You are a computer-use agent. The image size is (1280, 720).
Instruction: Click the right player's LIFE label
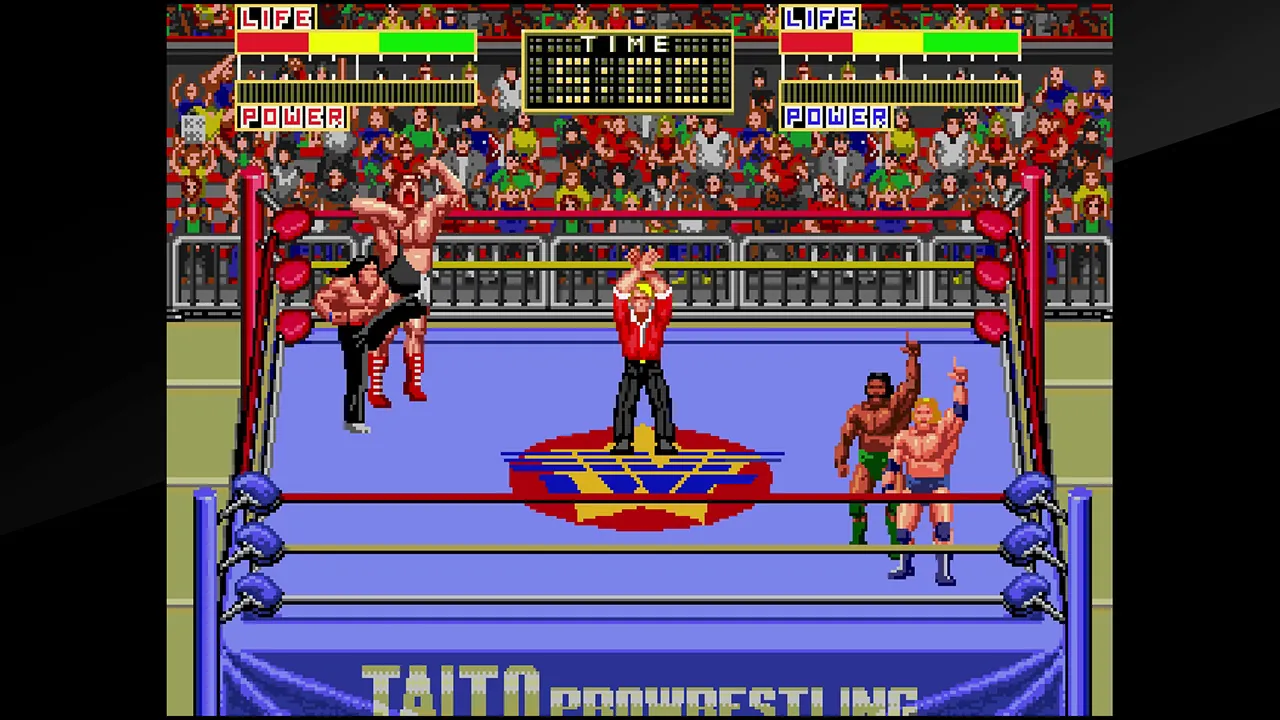pyautogui.click(x=820, y=17)
